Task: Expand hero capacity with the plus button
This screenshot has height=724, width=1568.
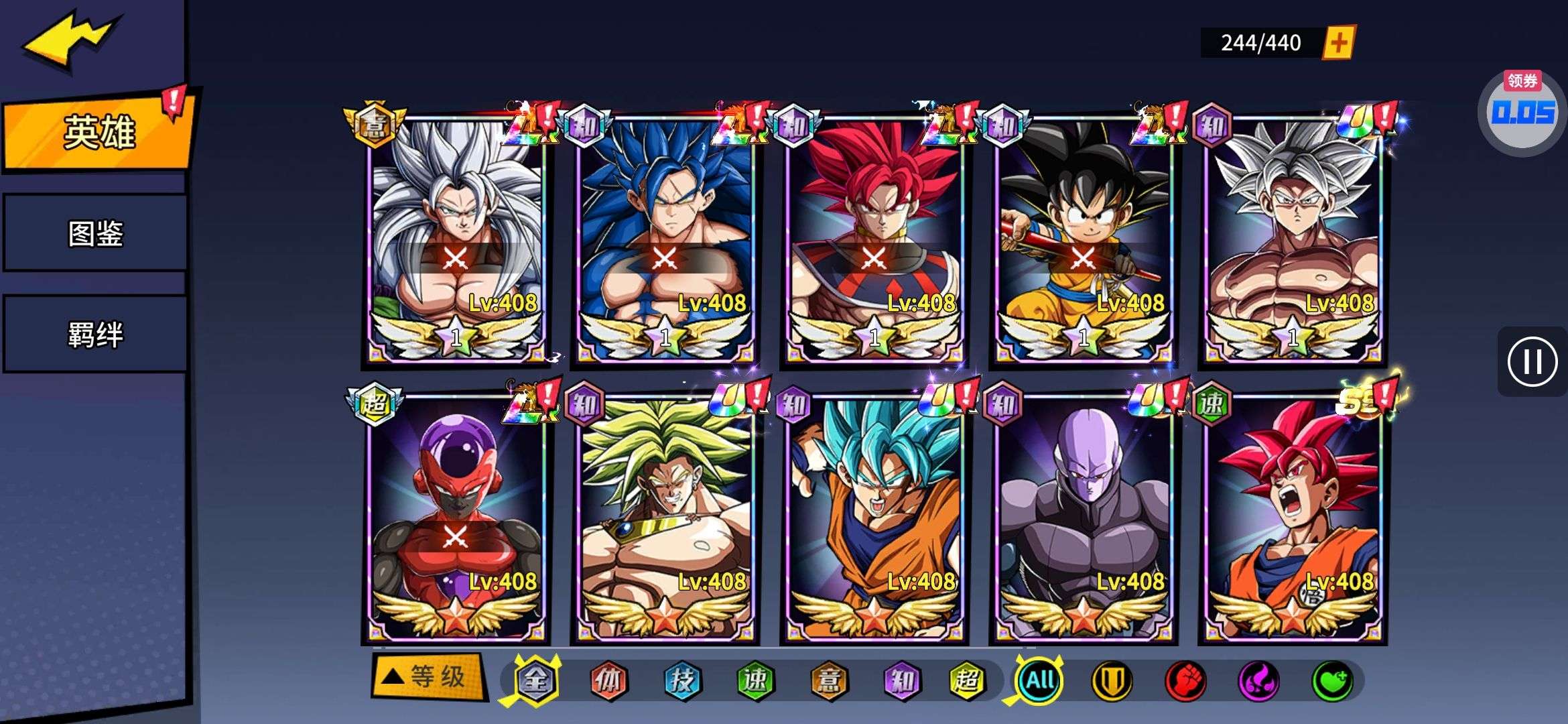Action: pyautogui.click(x=1338, y=43)
